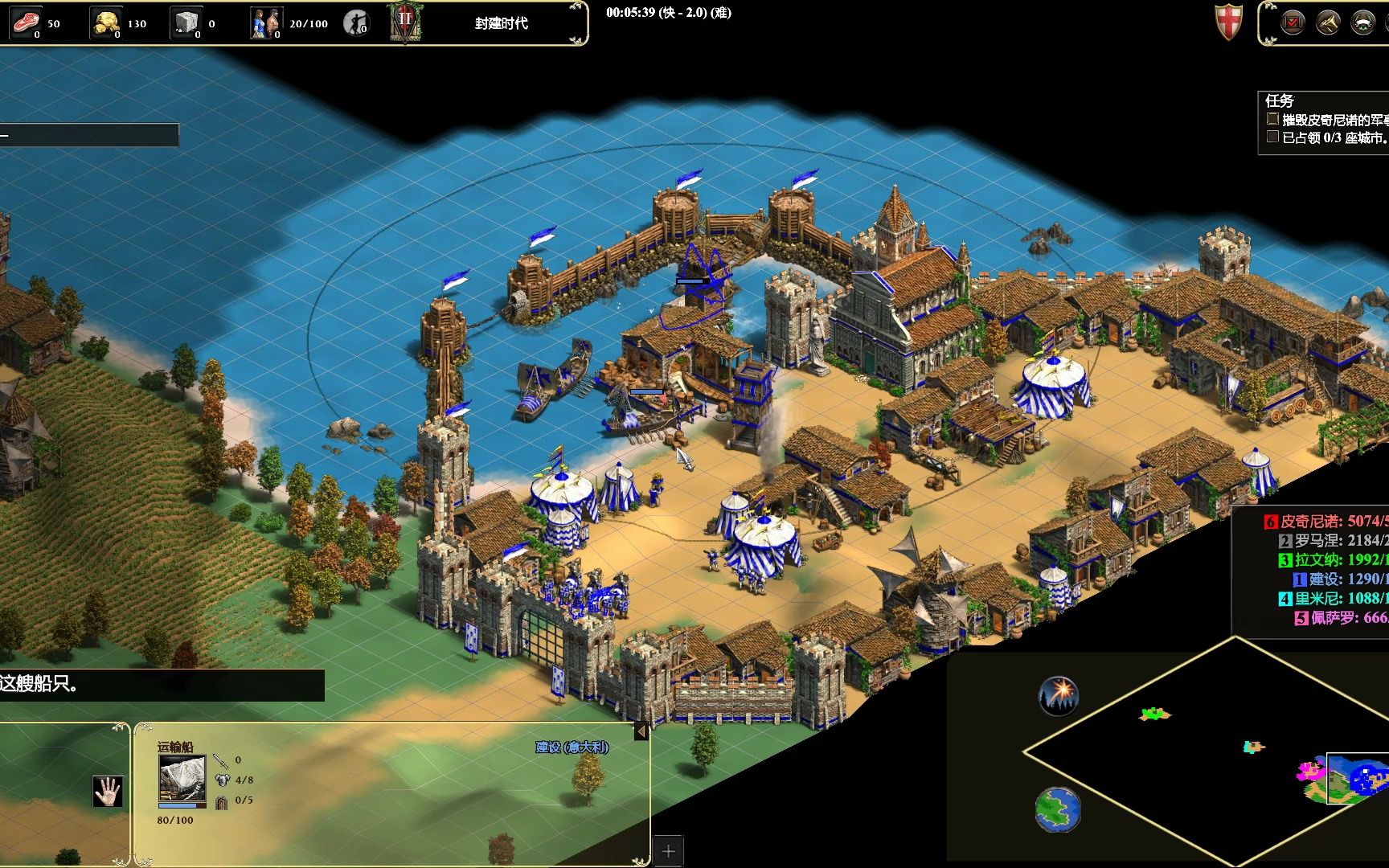
Task: Toggle the captured cities objective checkbox
Action: tap(1272, 137)
